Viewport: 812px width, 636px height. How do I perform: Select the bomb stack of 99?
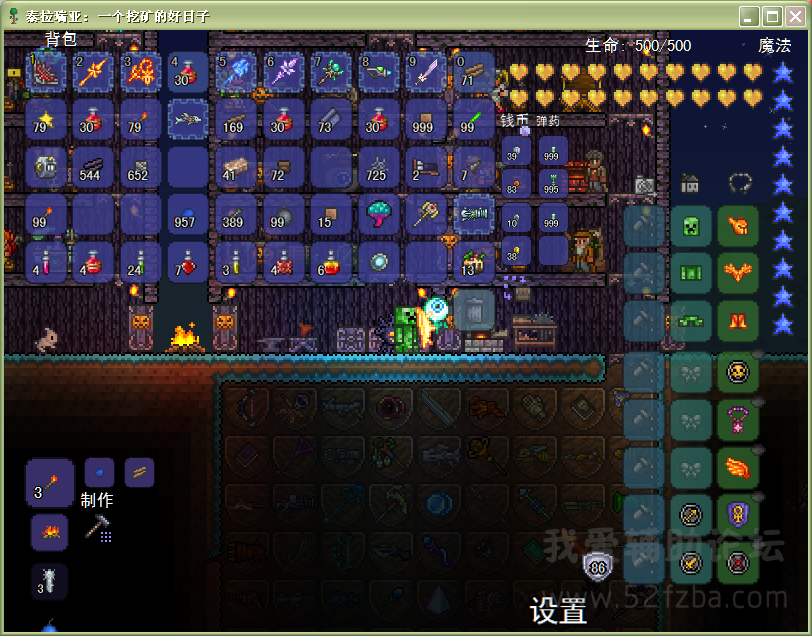click(283, 214)
